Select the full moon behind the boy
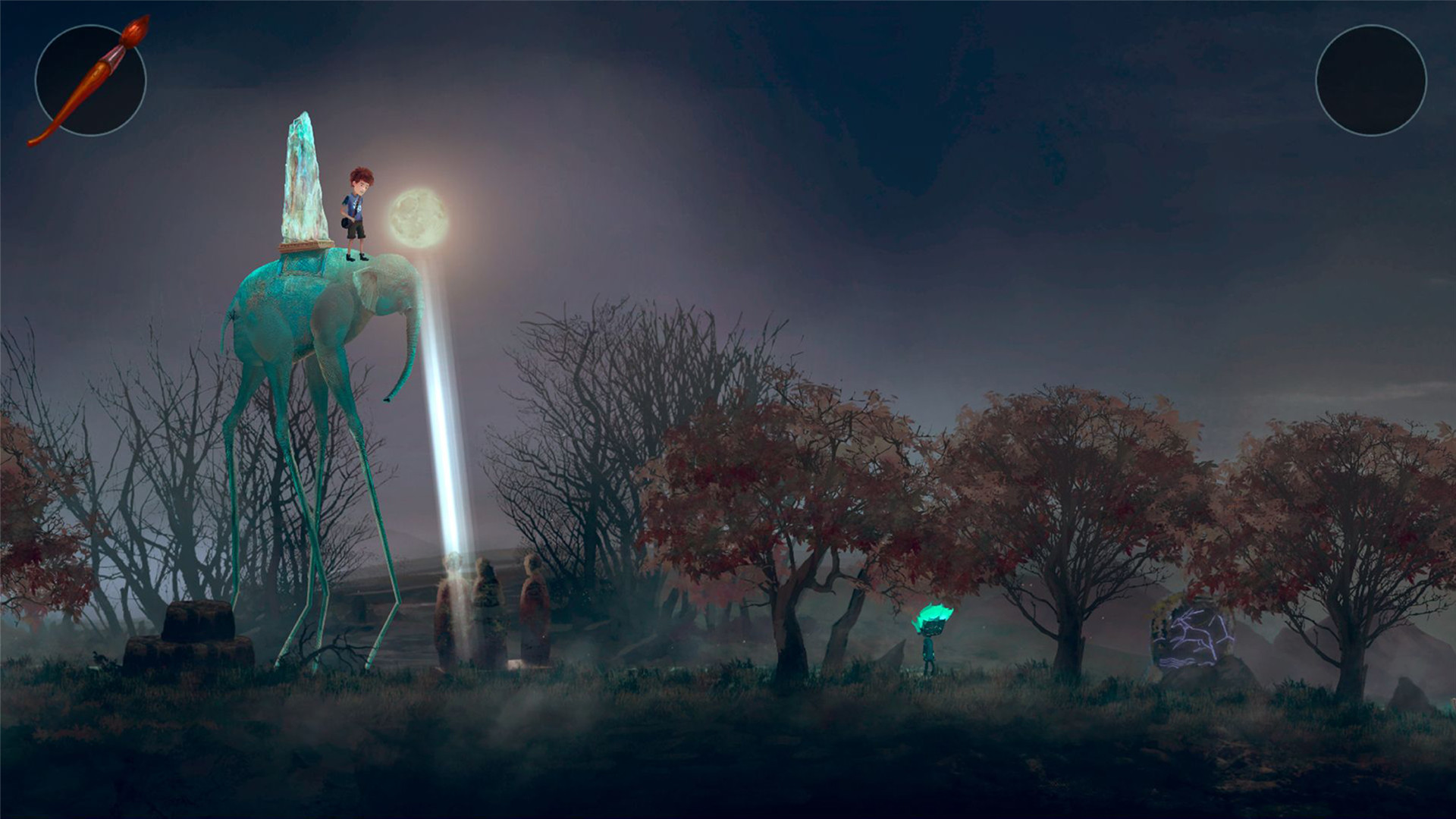The height and width of the screenshot is (819, 1456). click(418, 218)
